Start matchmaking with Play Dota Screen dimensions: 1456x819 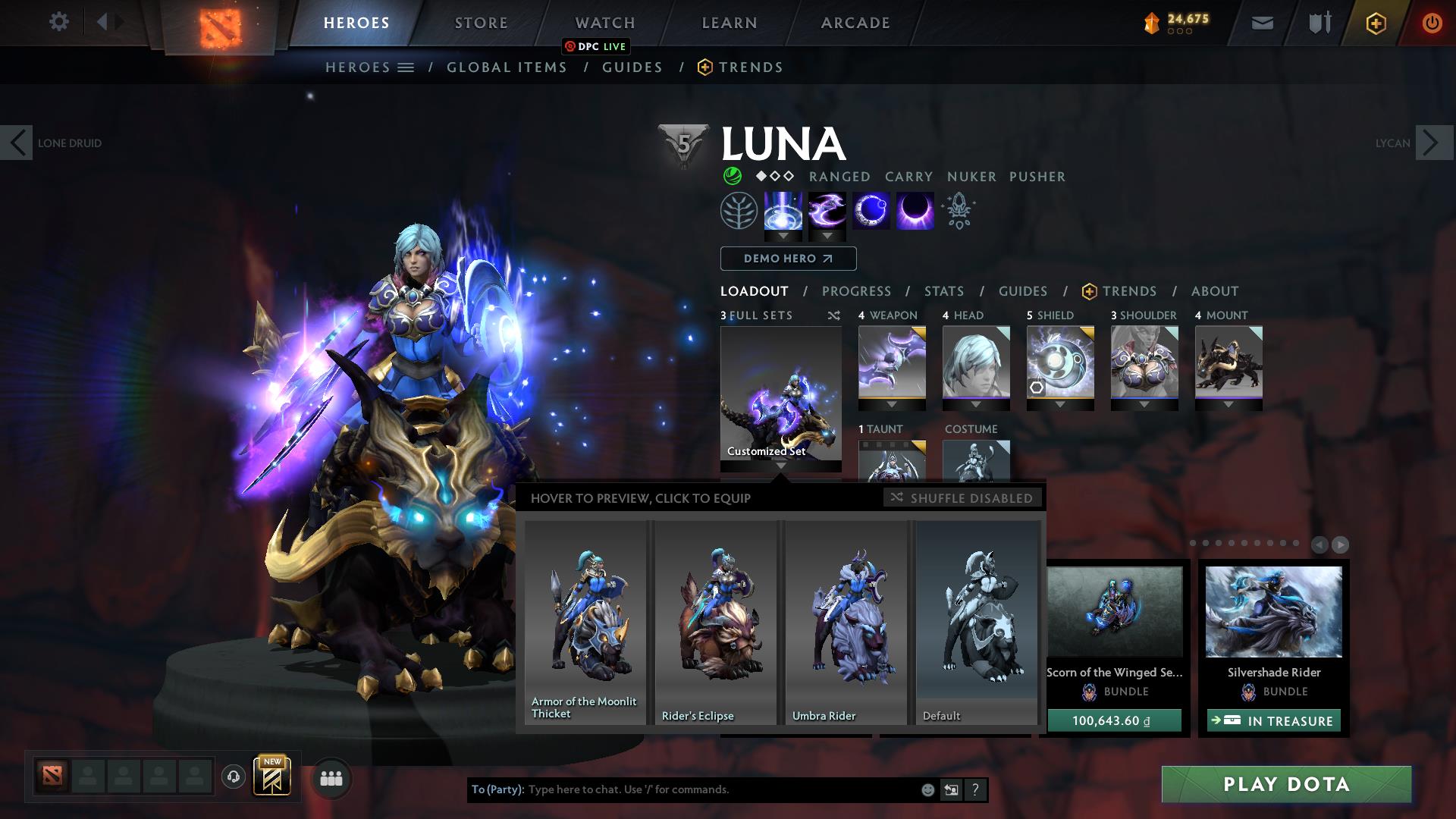[1286, 784]
